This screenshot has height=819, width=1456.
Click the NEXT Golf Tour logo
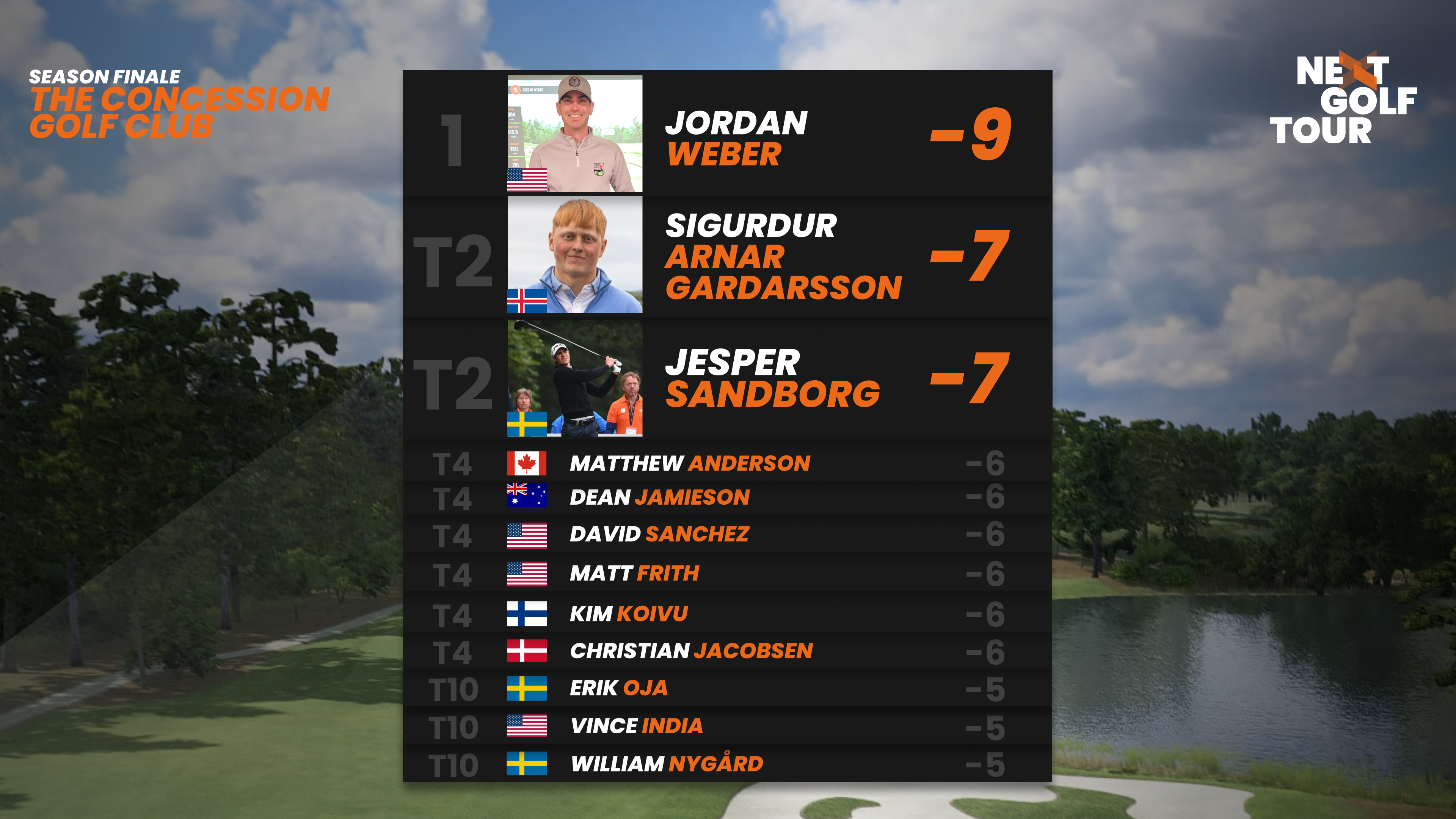(x=1343, y=99)
